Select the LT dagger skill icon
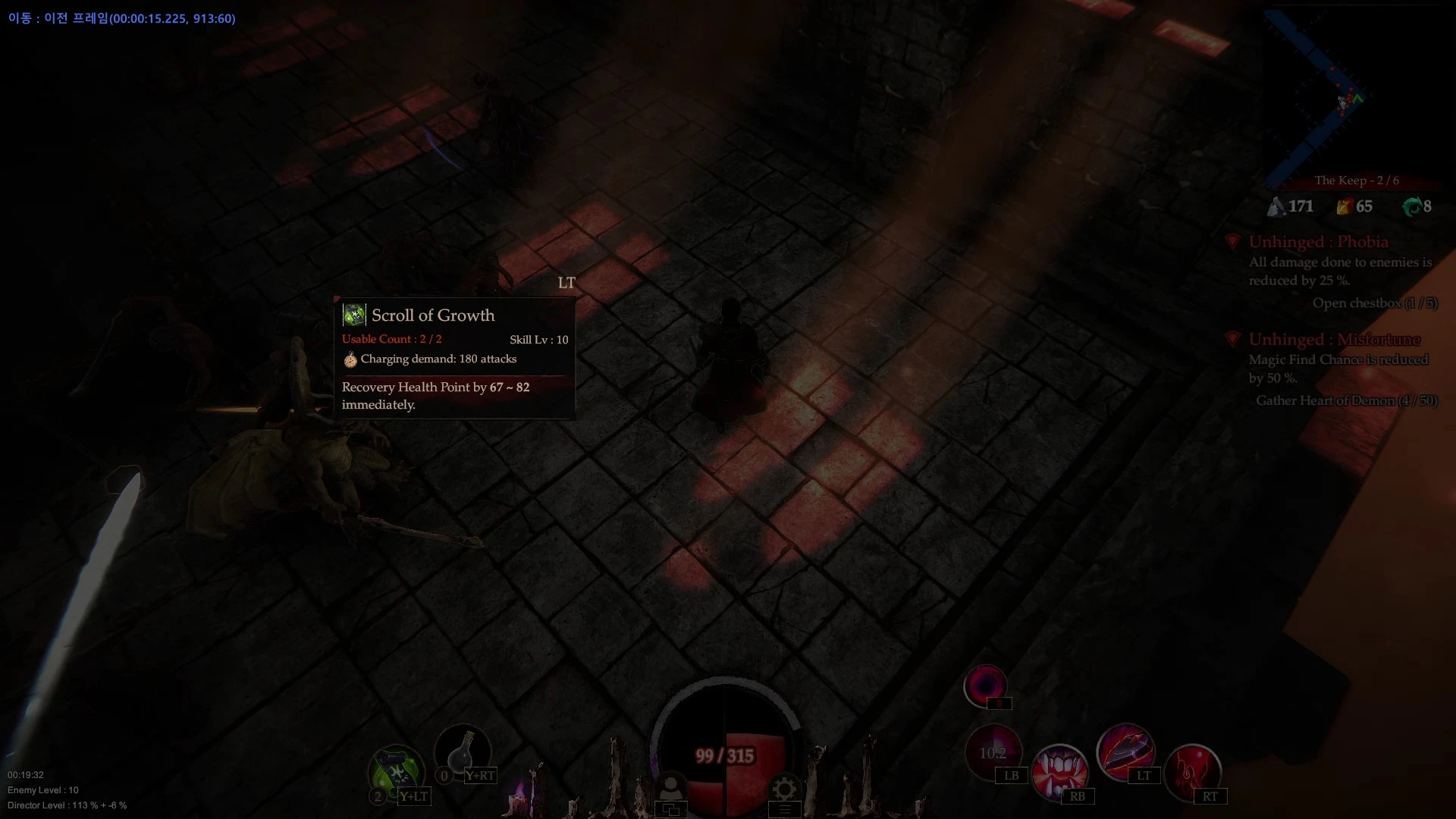Image resolution: width=1456 pixels, height=819 pixels. click(x=1126, y=751)
